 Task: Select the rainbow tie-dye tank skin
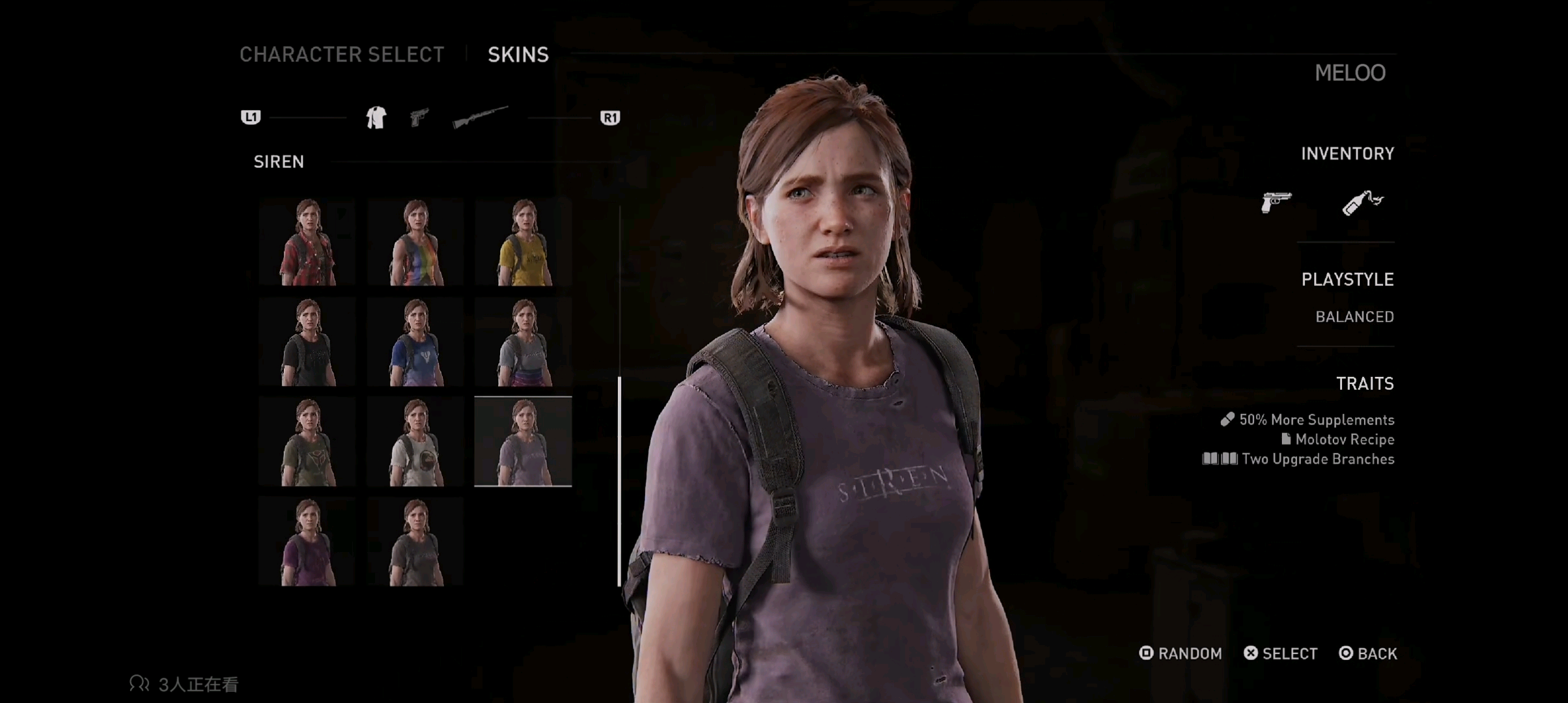(415, 242)
